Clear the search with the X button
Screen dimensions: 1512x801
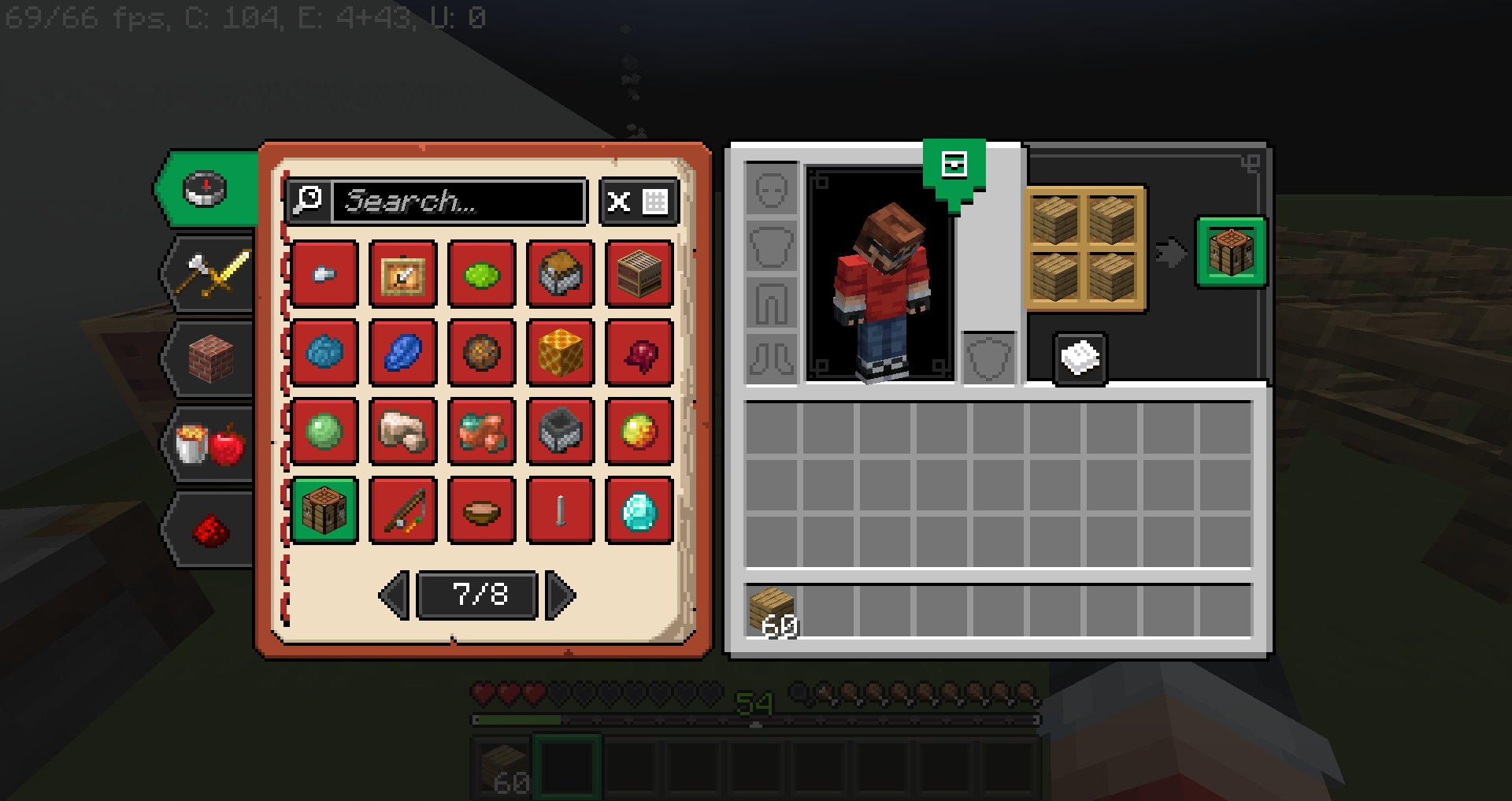click(619, 203)
